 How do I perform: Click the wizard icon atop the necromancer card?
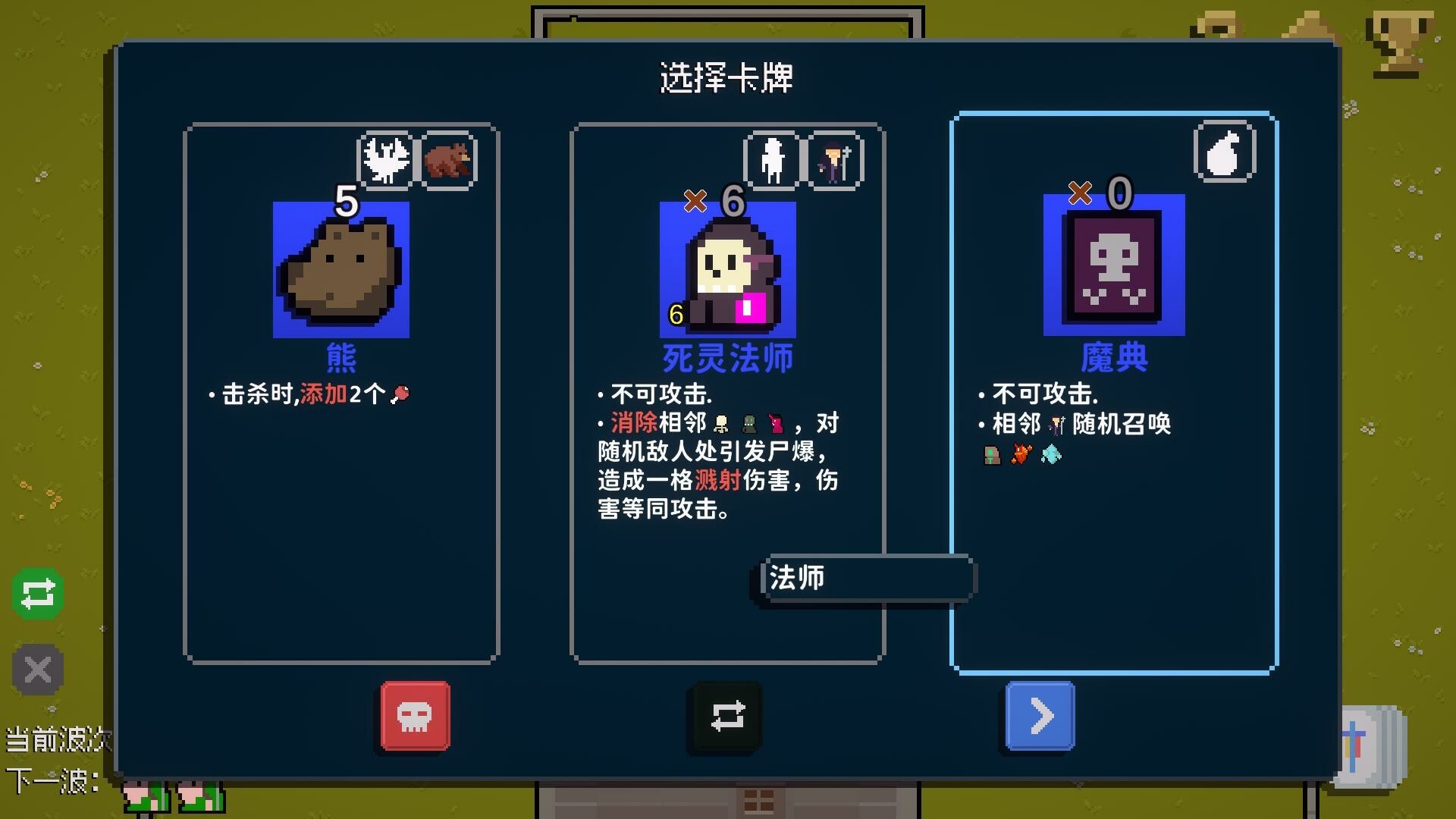(x=834, y=159)
